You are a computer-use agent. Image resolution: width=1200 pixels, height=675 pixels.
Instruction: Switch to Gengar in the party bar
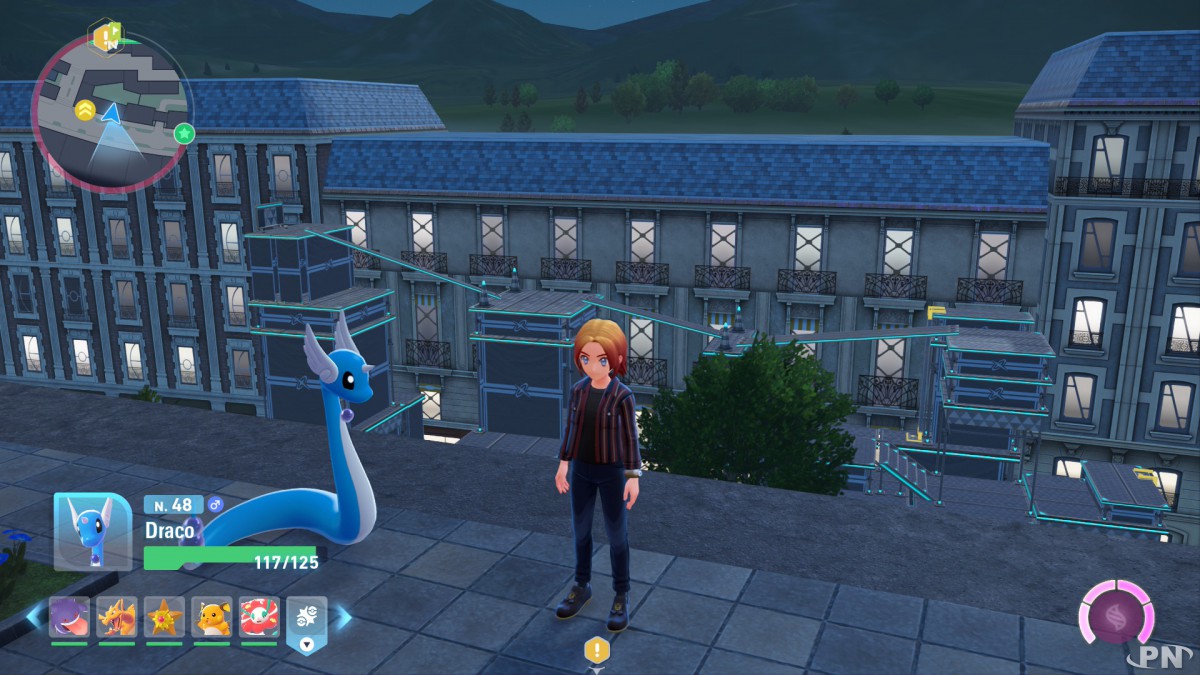[x=69, y=618]
